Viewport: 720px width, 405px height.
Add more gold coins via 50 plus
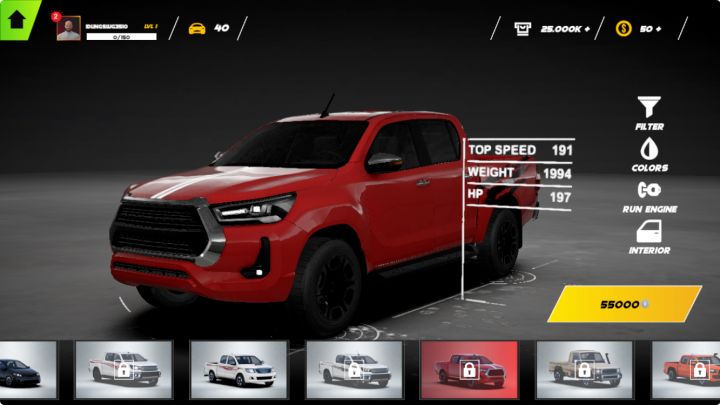tap(640, 29)
